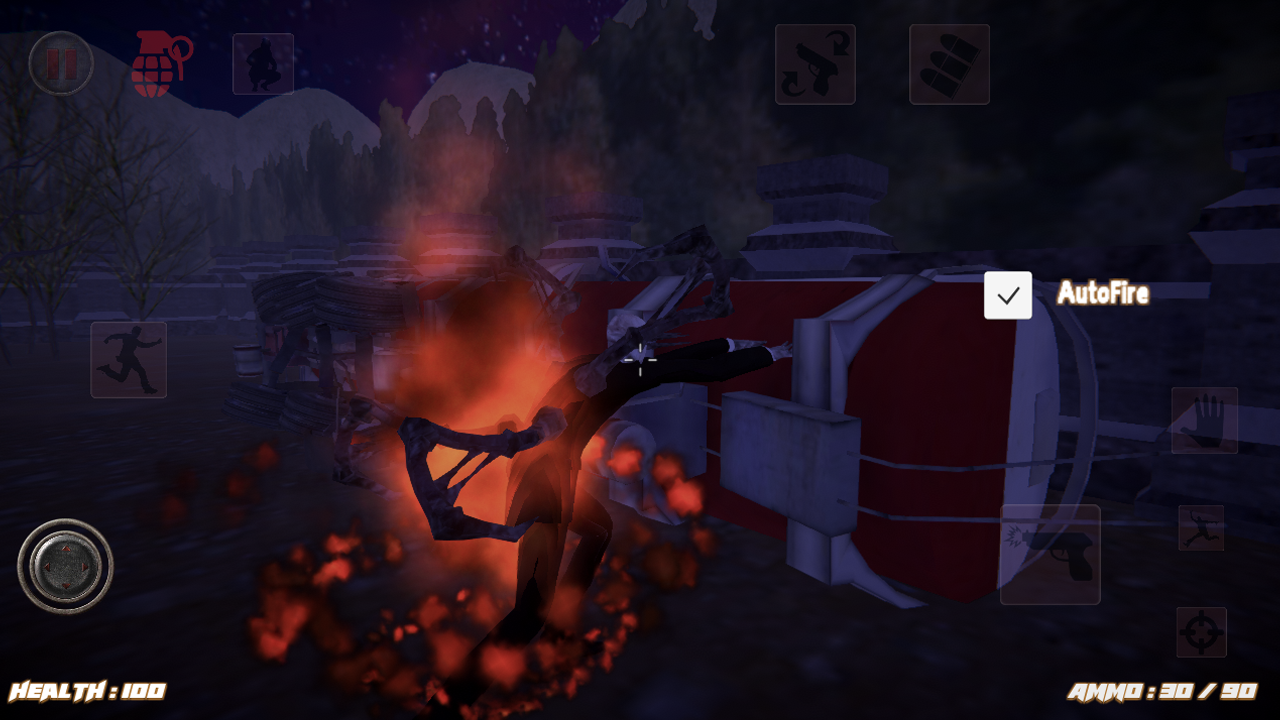Image resolution: width=1280 pixels, height=720 pixels.
Task: Uncheck the AutoFire checkbox
Action: point(1007,294)
